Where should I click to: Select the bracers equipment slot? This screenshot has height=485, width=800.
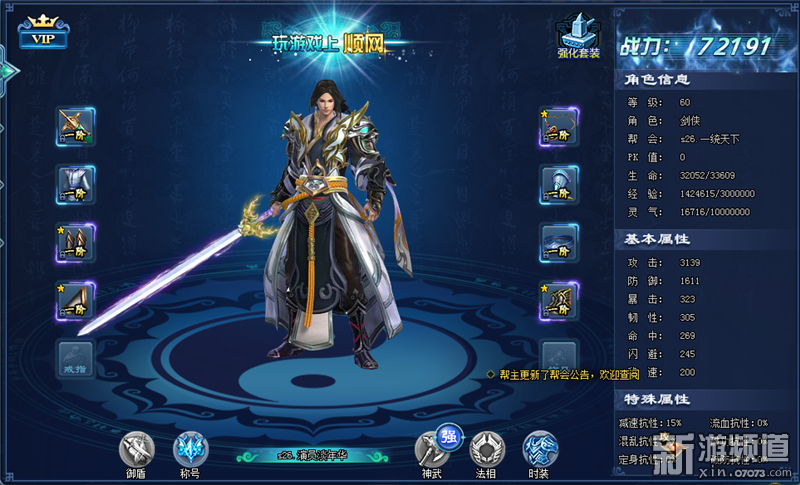[76, 242]
